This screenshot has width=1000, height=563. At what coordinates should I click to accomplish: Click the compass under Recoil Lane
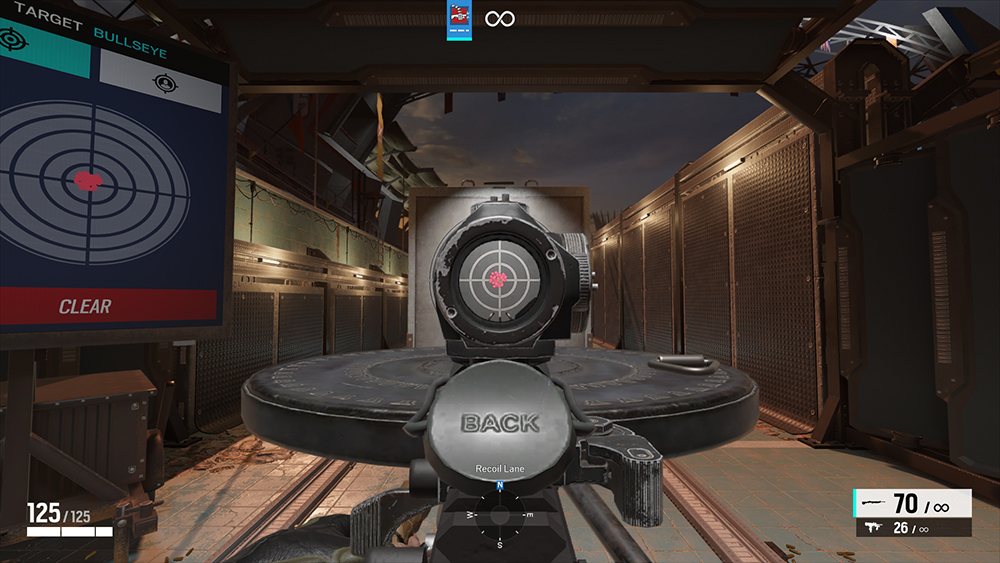[x=499, y=515]
